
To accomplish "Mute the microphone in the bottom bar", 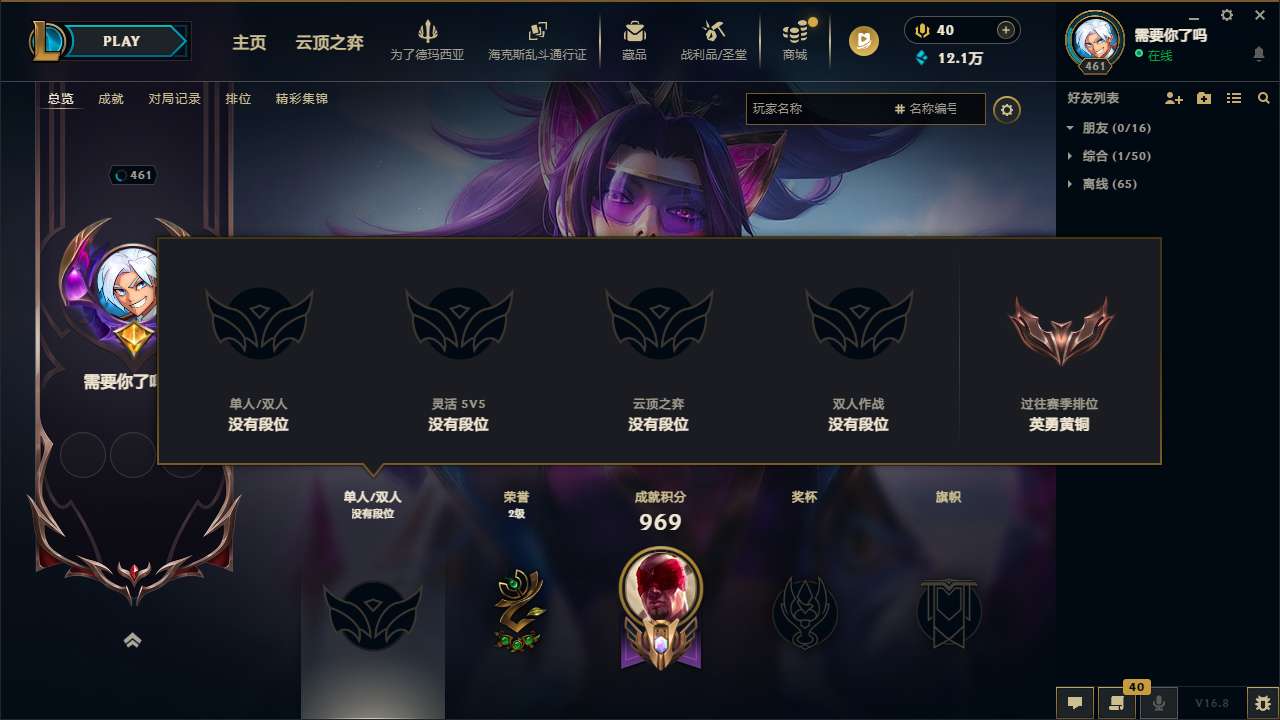I will click(x=1158, y=703).
